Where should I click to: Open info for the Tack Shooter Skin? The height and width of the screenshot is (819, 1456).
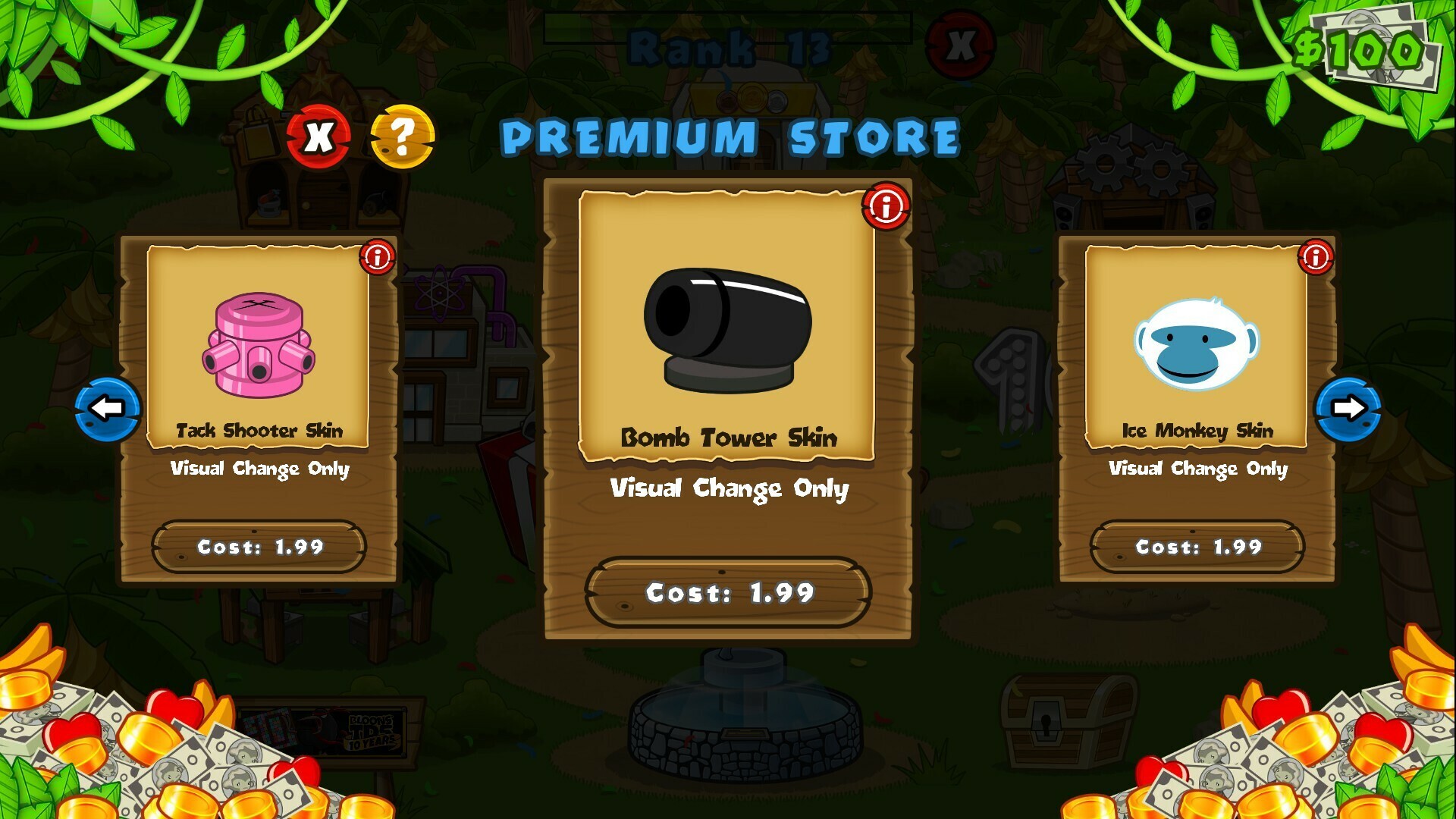pos(379,258)
